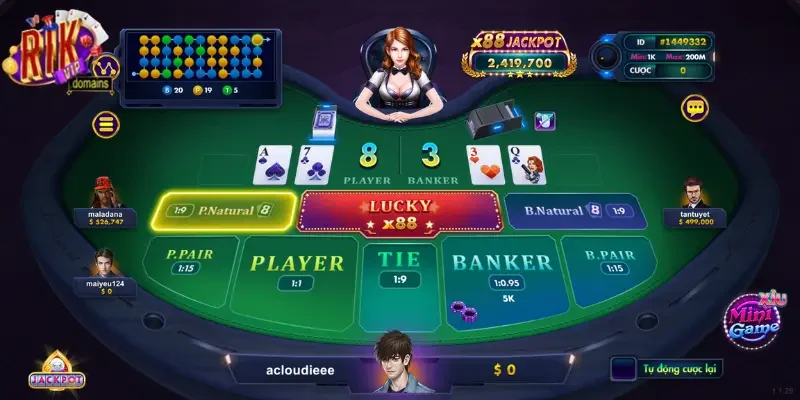Toggle the Tự động cược lại checkbox
Image resolution: width=800 pixels, height=400 pixels.
pyautogui.click(x=623, y=368)
